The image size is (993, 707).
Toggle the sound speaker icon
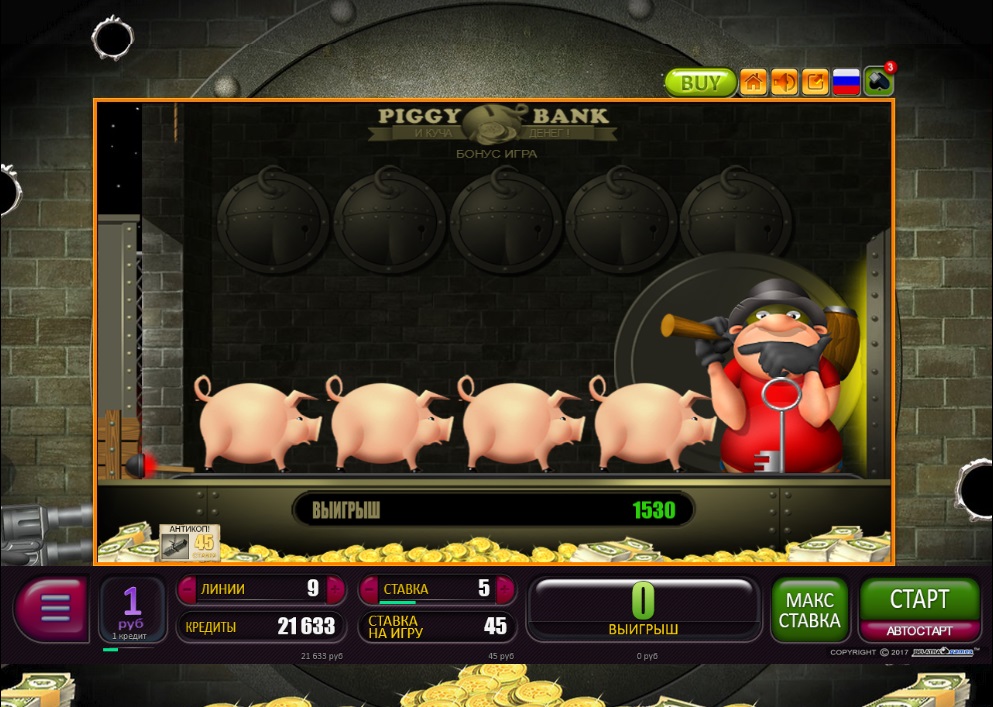[784, 82]
